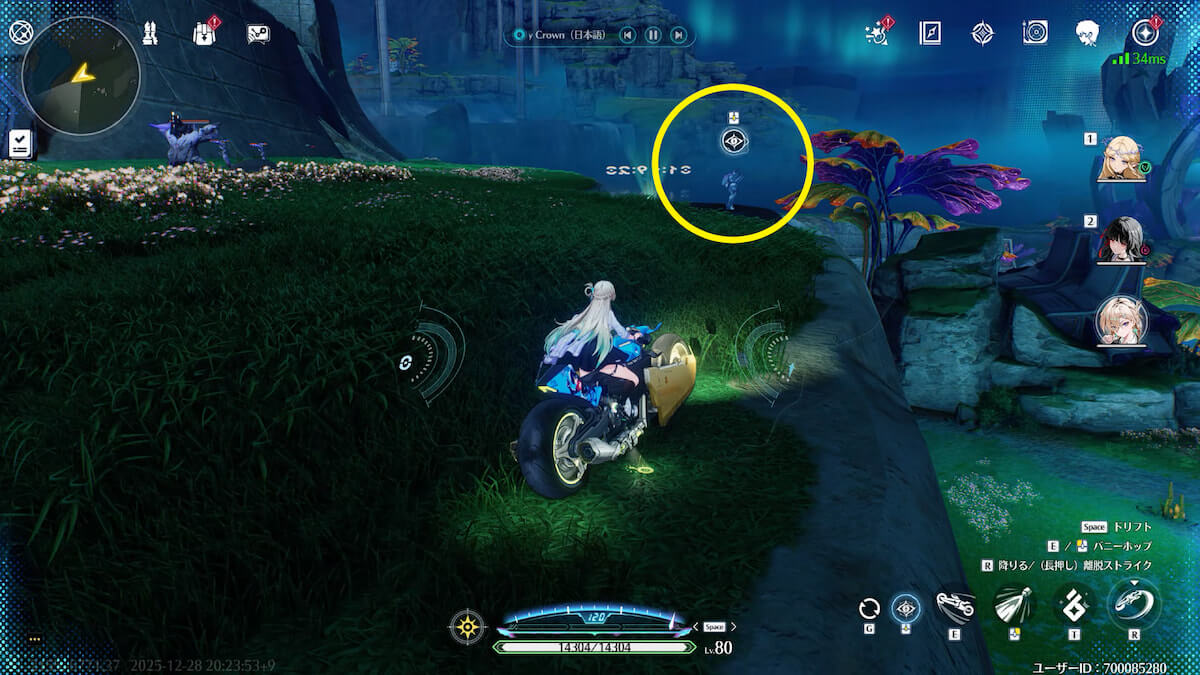Switch to dark-haired party member 2
The image size is (1200, 675).
[x=1121, y=240]
